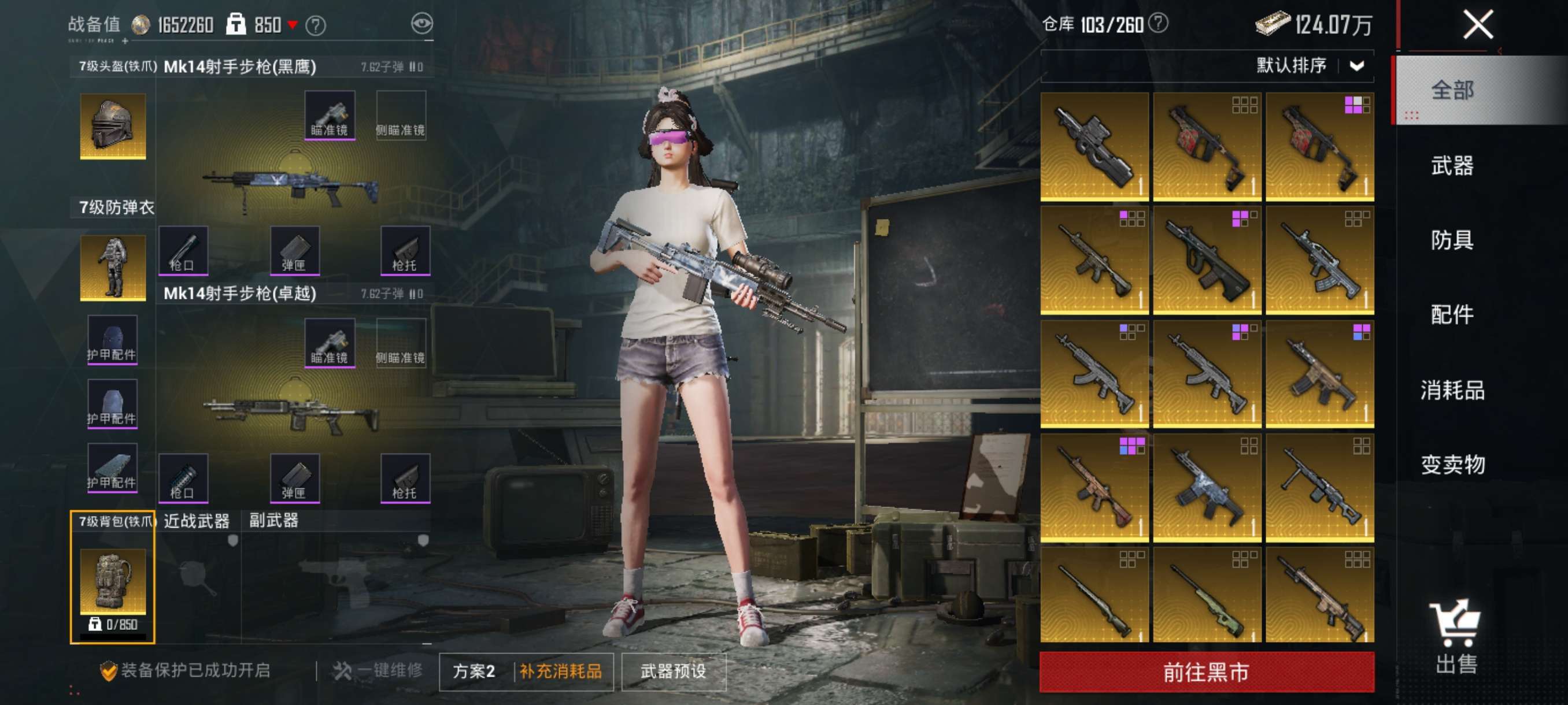The width and height of the screenshot is (1568, 705).
Task: Go to the black market via 前往黑市
Action: coord(1206,672)
